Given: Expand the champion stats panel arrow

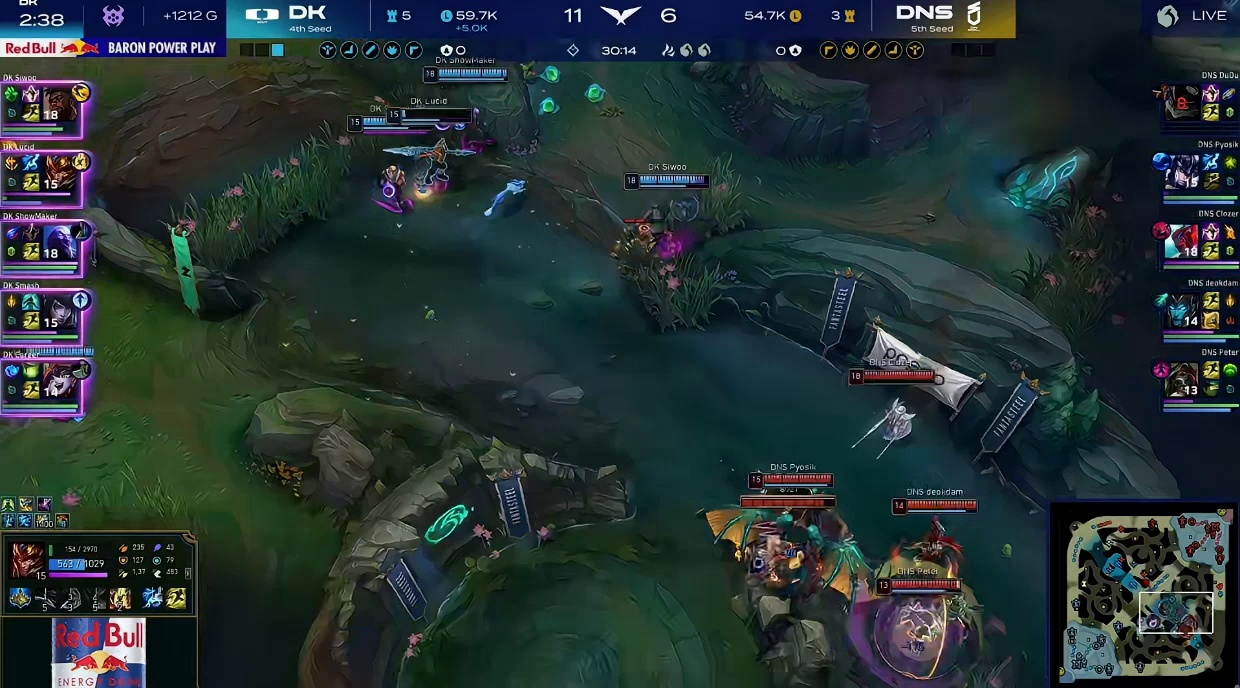Looking at the screenshot, I should click(188, 573).
